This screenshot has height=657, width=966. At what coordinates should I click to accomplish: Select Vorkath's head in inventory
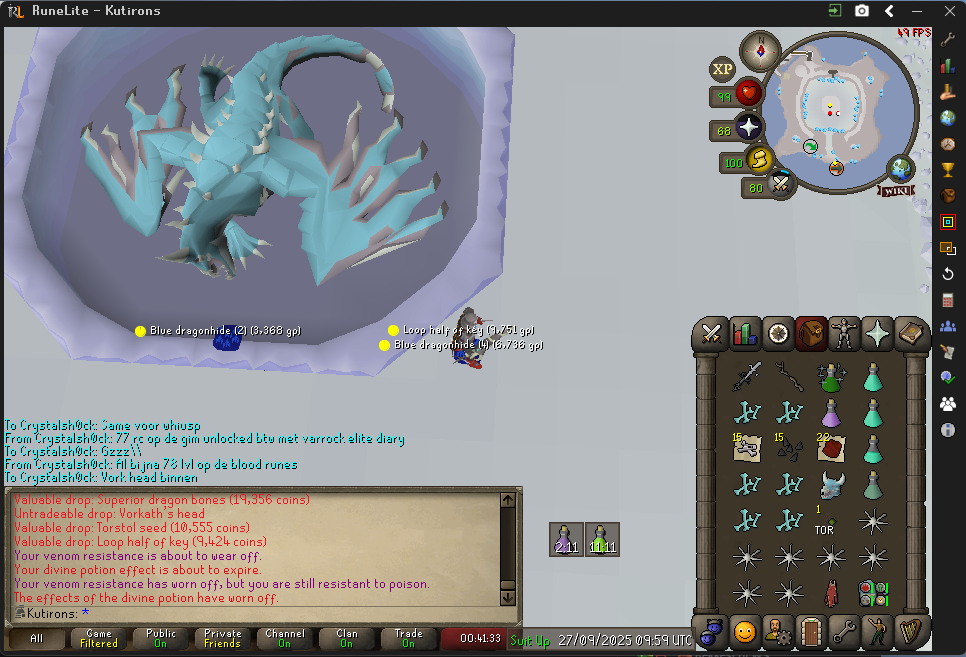(x=831, y=486)
